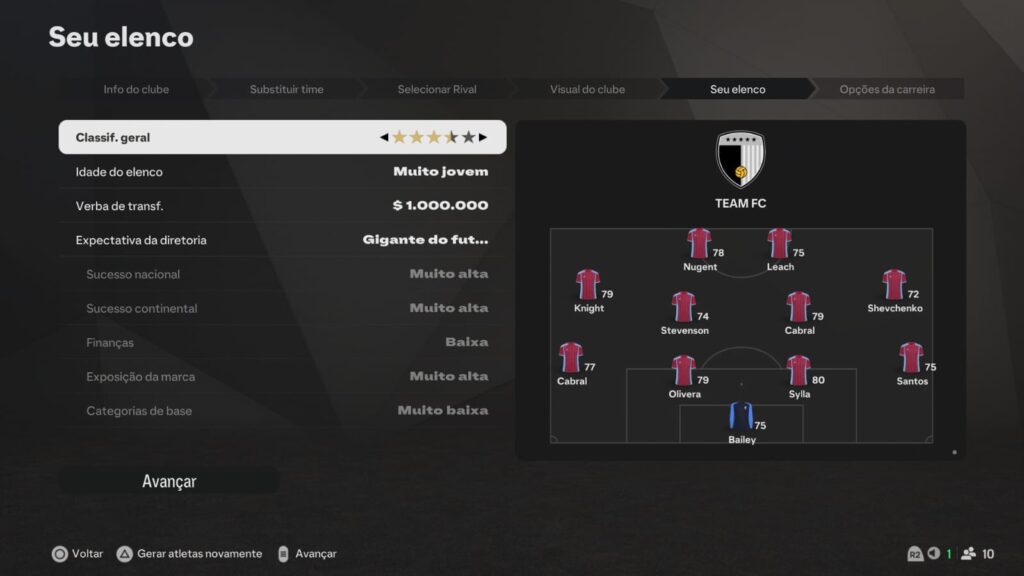Increase Classif. geral with the right arrow
This screenshot has width=1024, height=576.
[483, 137]
